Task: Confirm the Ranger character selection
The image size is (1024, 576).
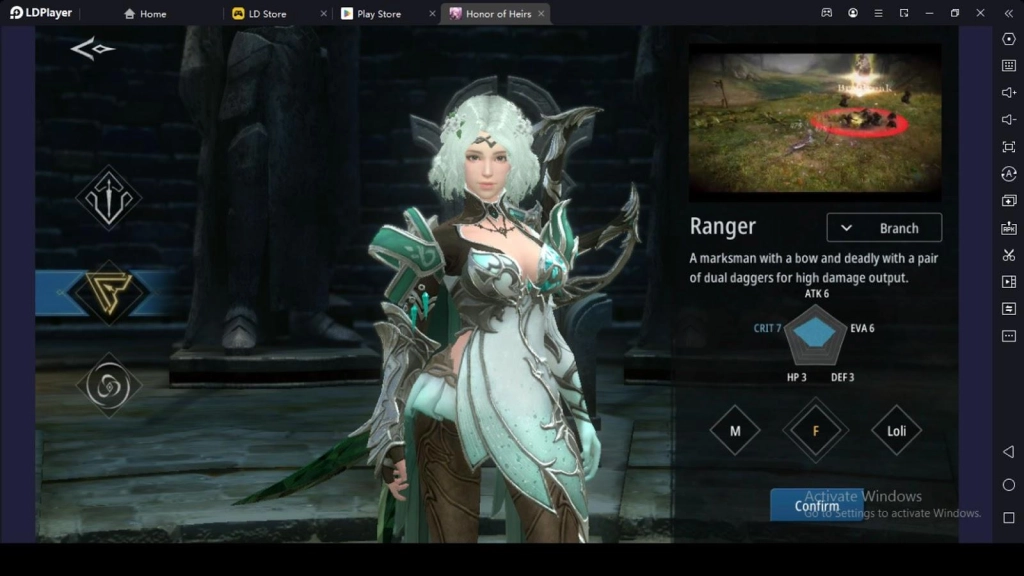Action: click(x=816, y=505)
